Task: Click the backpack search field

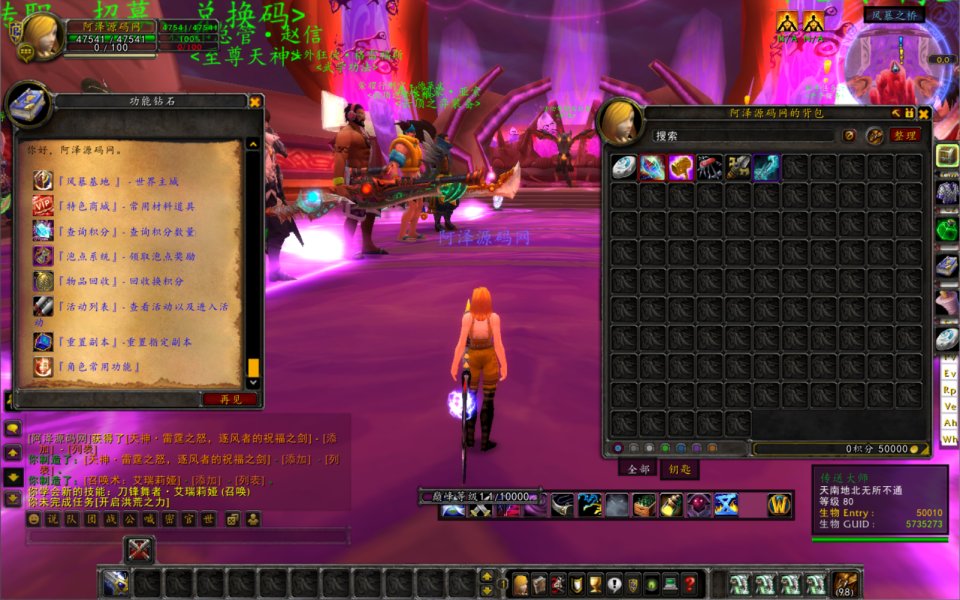Action: point(744,136)
